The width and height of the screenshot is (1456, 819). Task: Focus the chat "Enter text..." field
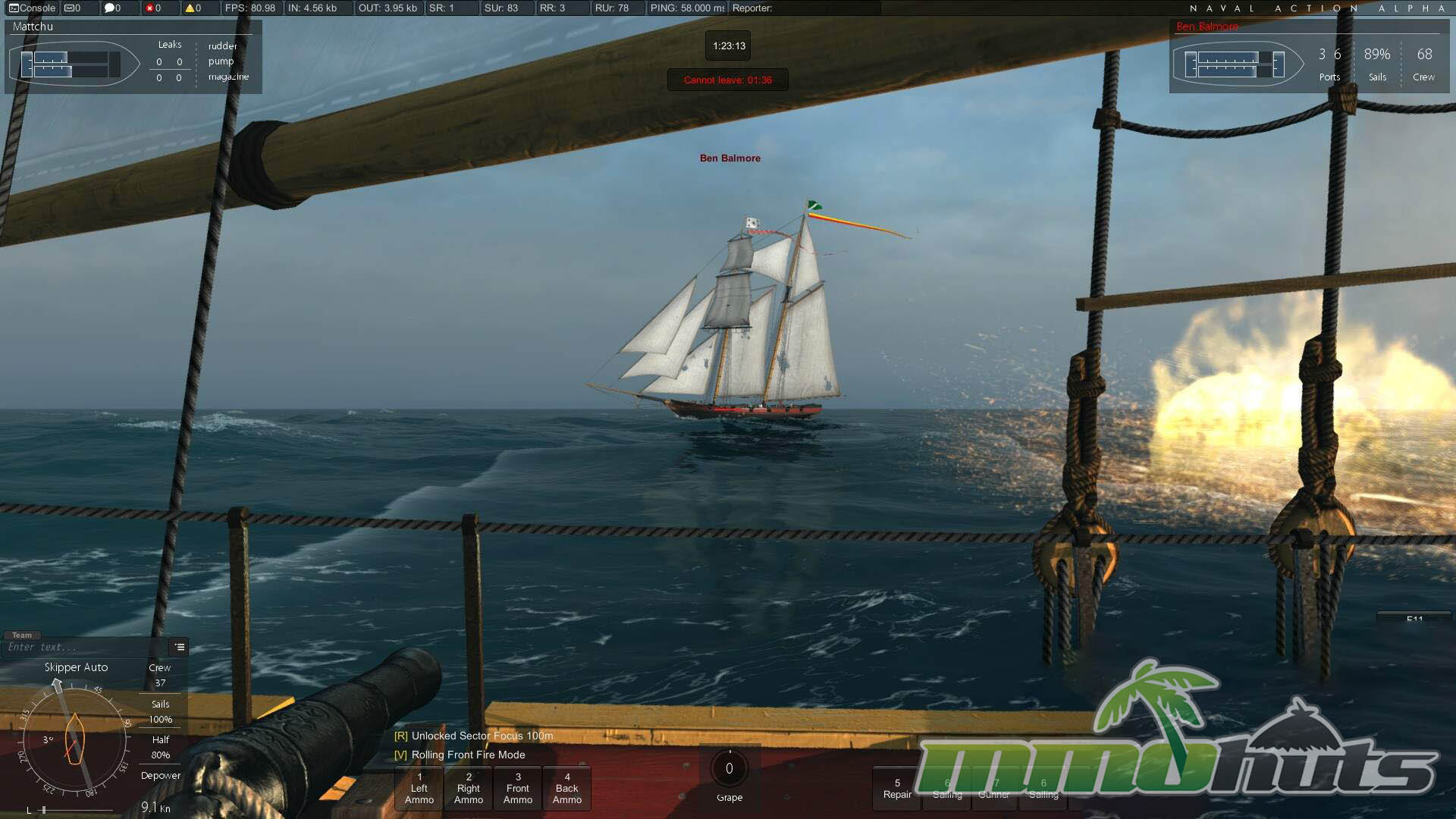pos(85,647)
